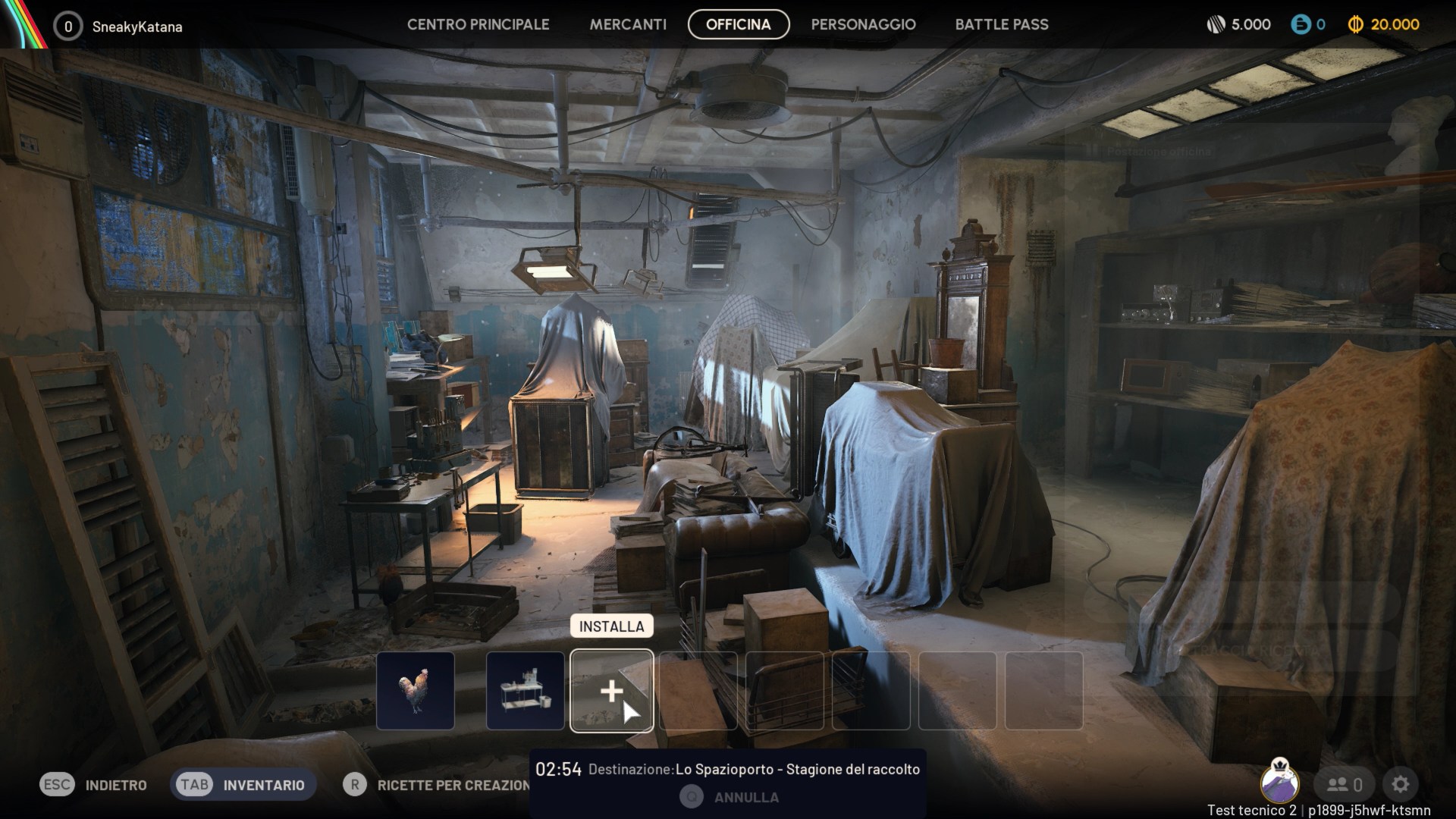This screenshot has width=1456, height=819.
Task: Show the Battle Pass tab
Action: pos(1001,24)
